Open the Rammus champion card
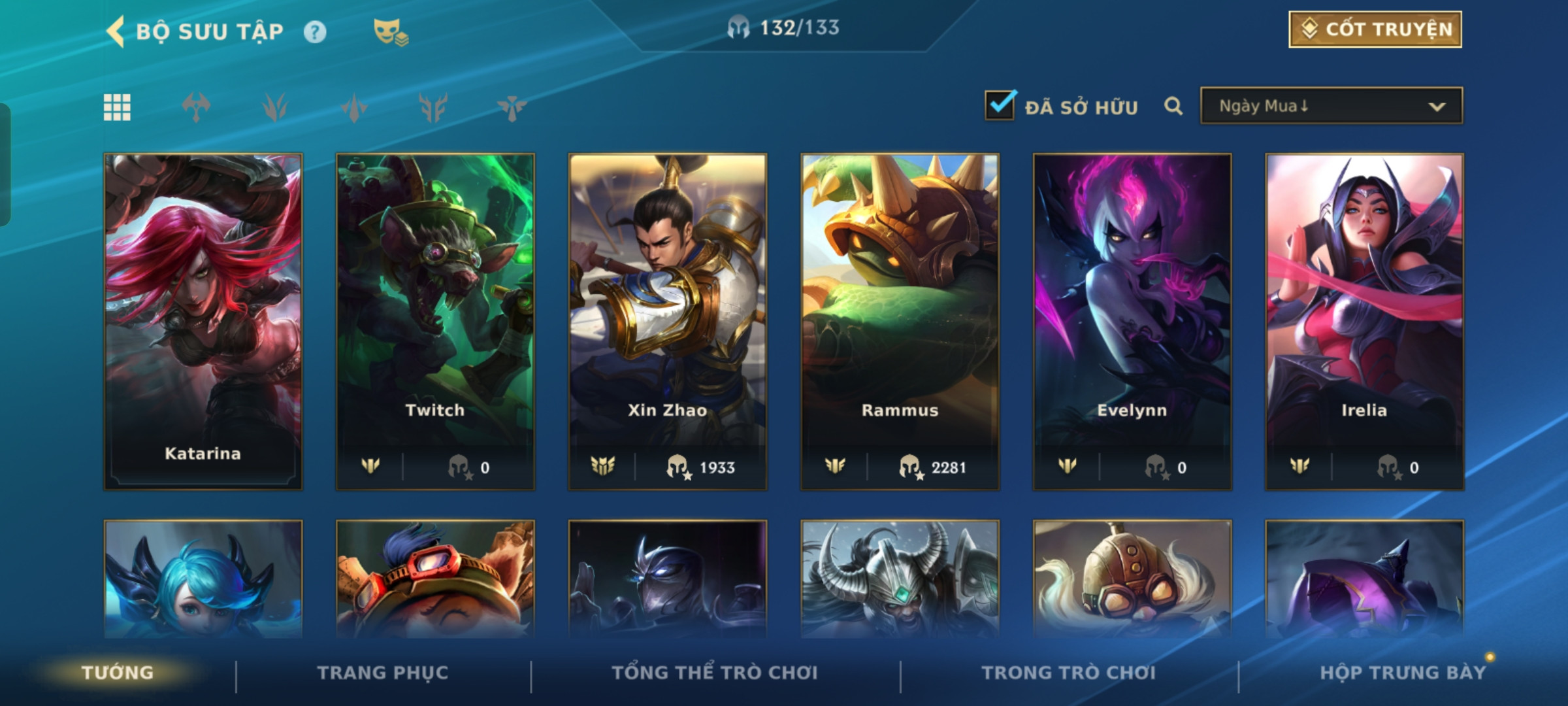Image resolution: width=1568 pixels, height=706 pixels. (900, 320)
